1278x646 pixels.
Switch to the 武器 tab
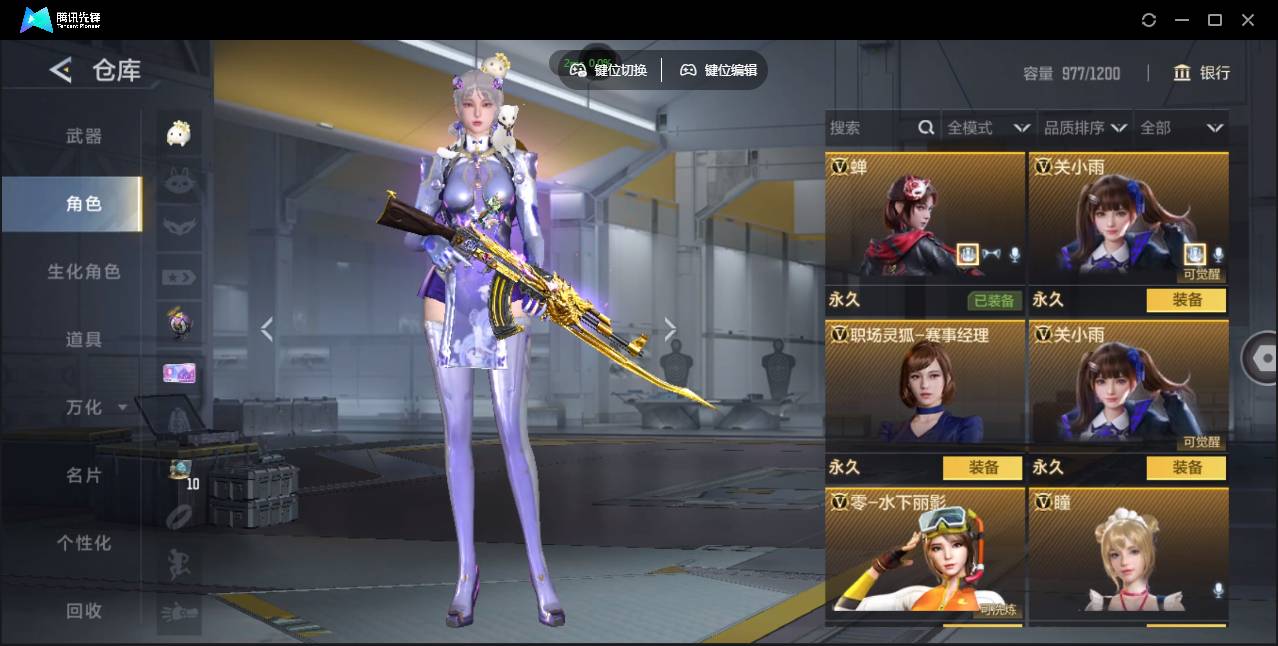pyautogui.click(x=84, y=136)
